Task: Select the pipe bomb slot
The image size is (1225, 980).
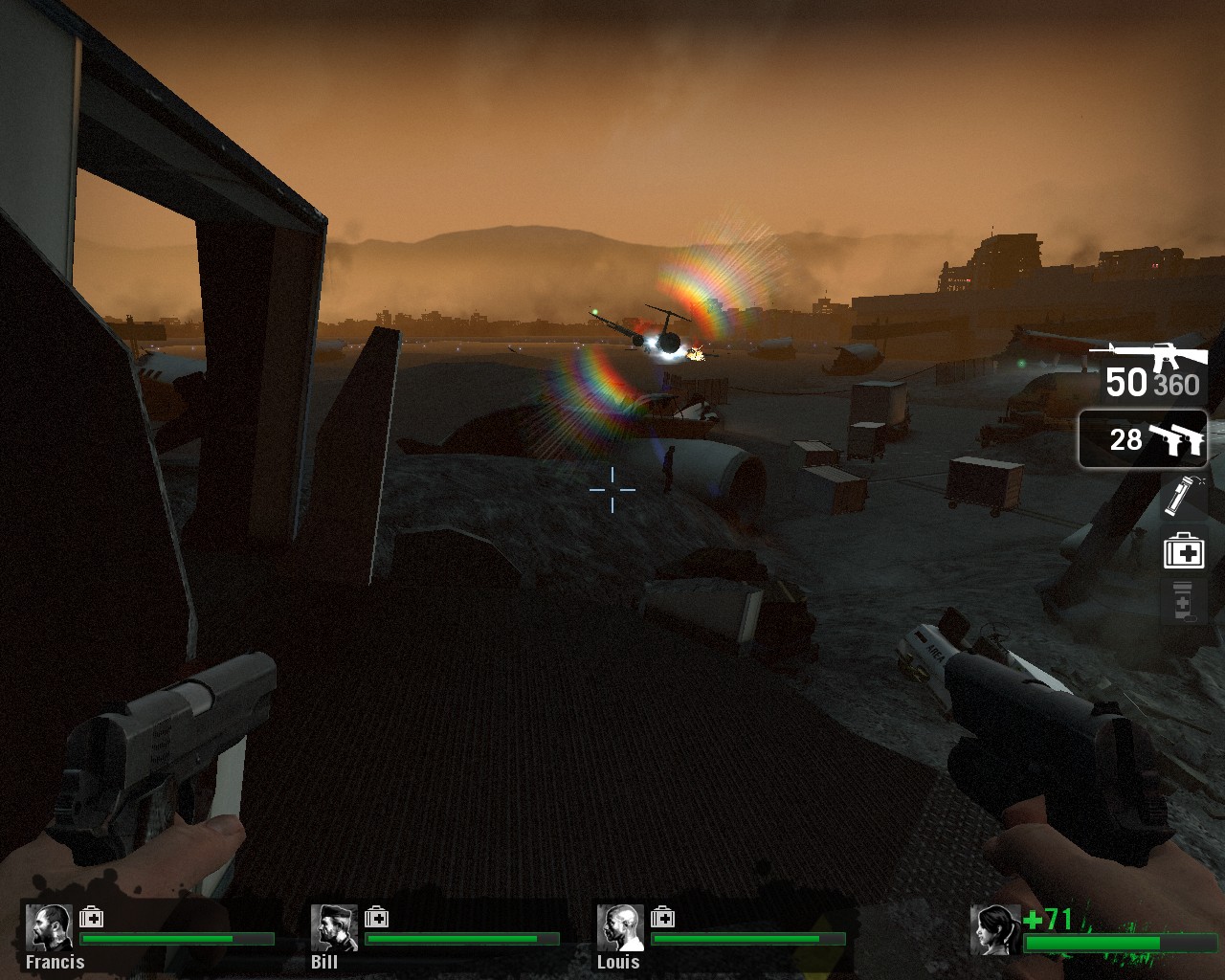Action: pos(1183,496)
